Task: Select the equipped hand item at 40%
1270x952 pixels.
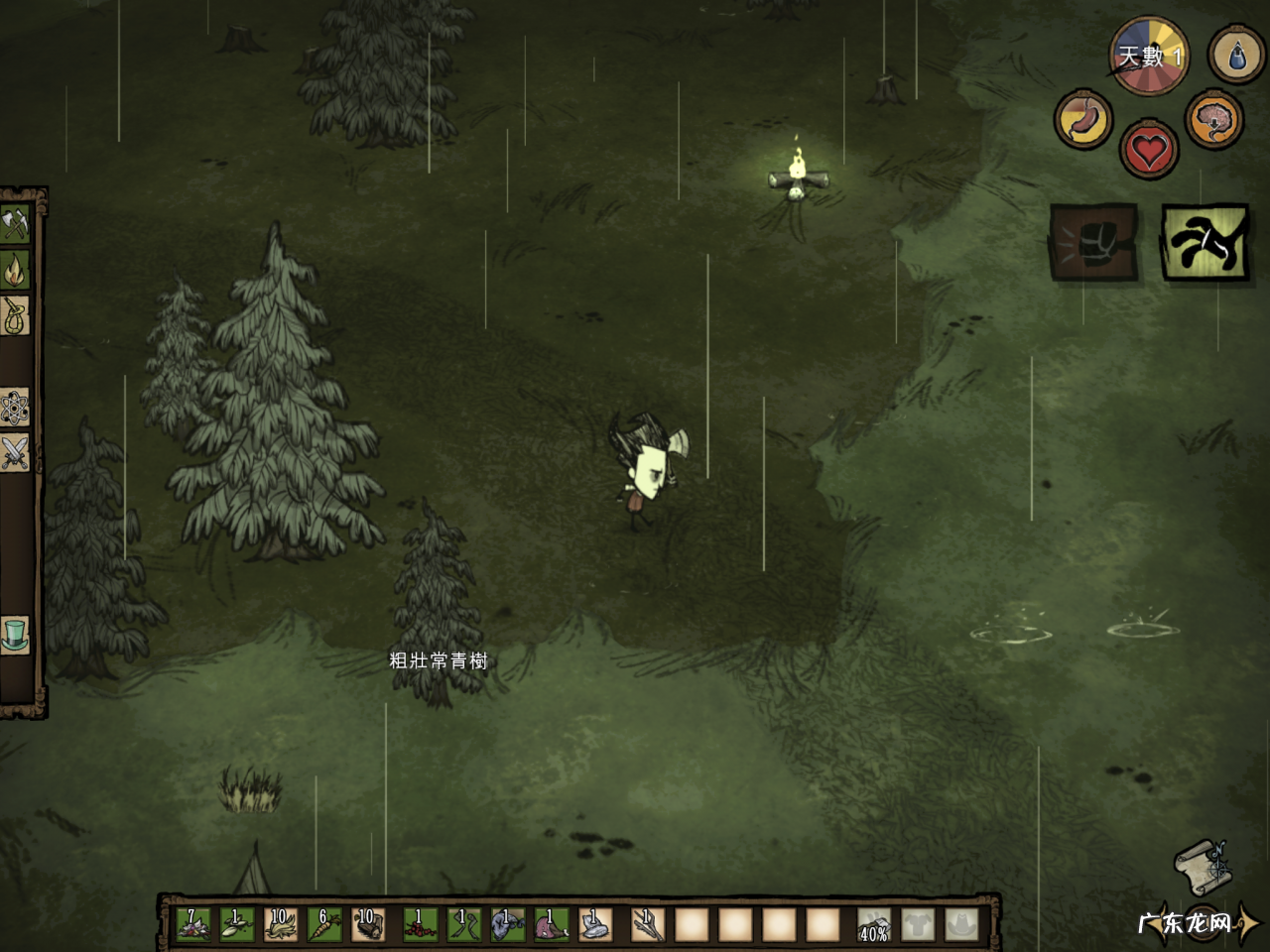Action: tap(874, 925)
